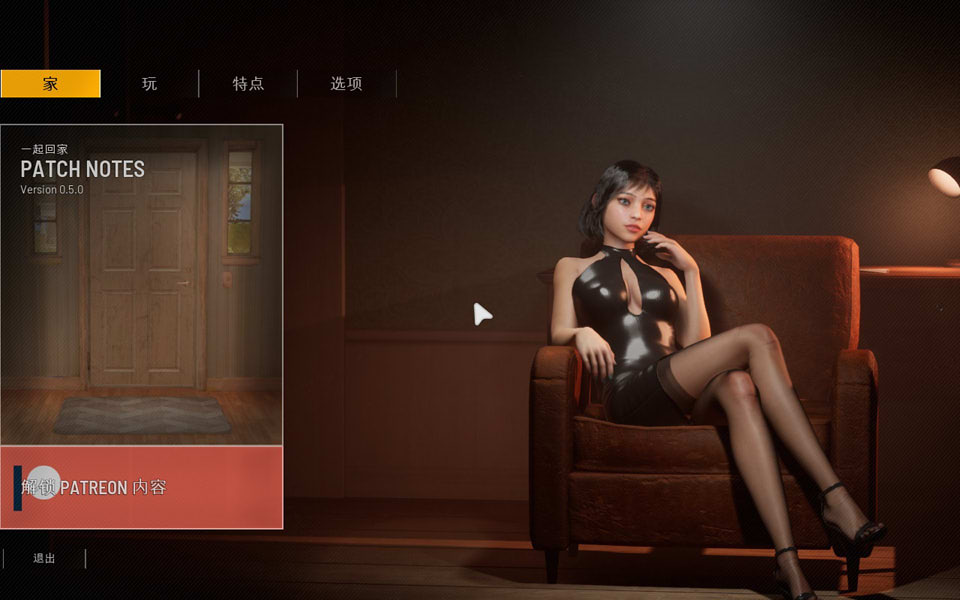The height and width of the screenshot is (600, 960).
Task: Select the 家 (Home) tab
Action: click(x=50, y=84)
